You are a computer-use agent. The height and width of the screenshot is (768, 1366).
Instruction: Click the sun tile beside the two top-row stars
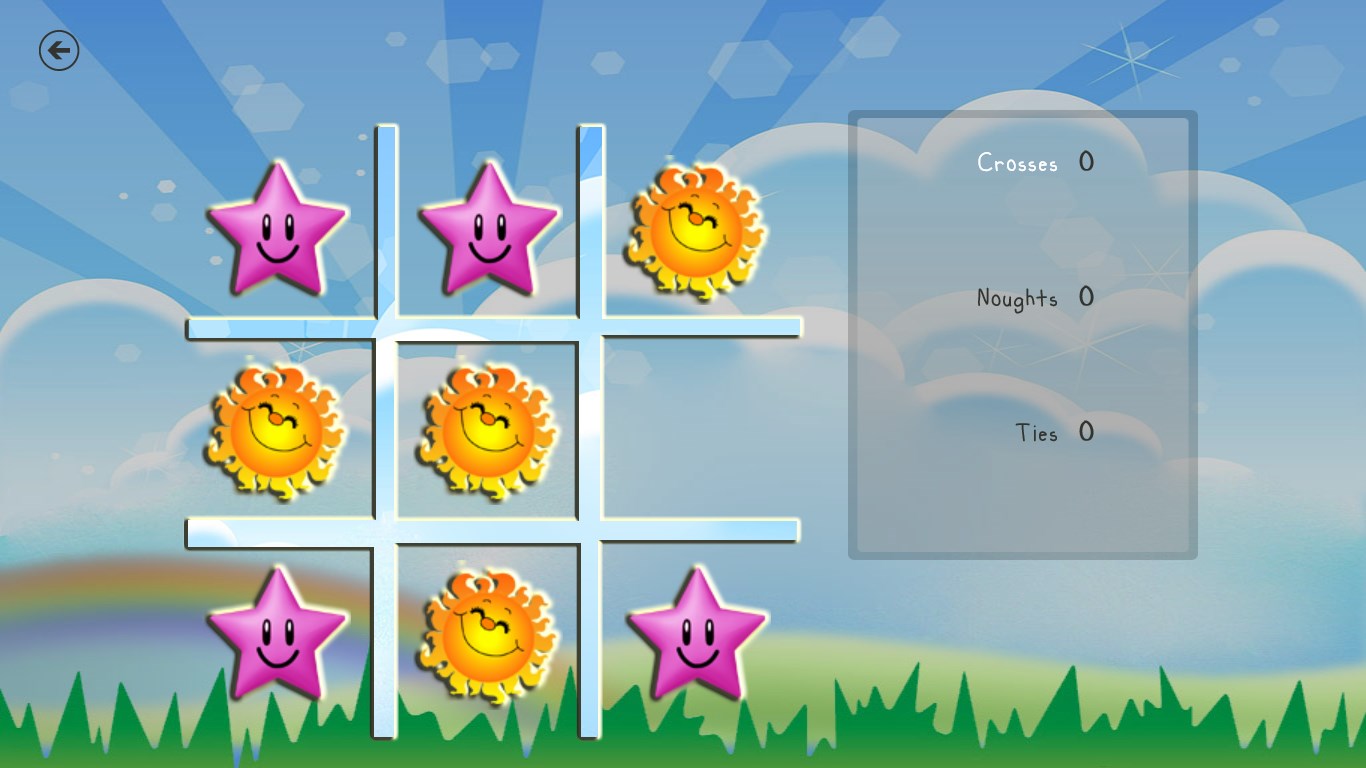pos(696,232)
